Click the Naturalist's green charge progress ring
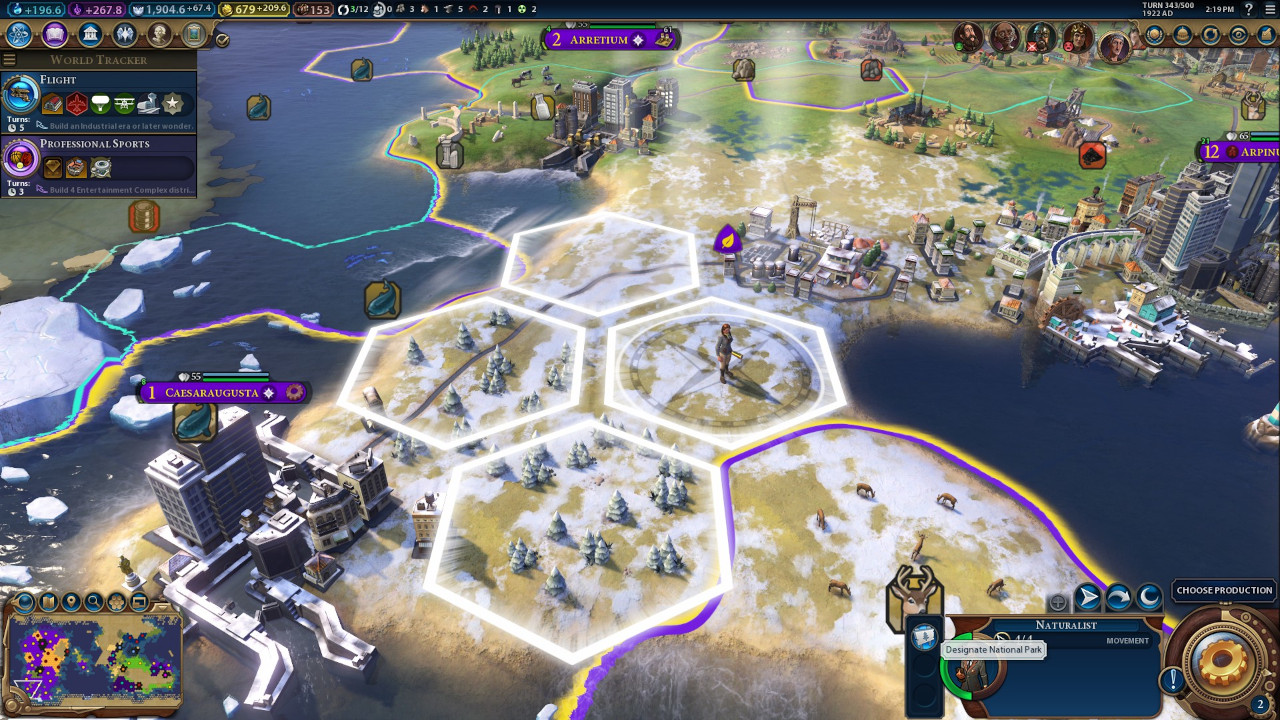 point(944,672)
